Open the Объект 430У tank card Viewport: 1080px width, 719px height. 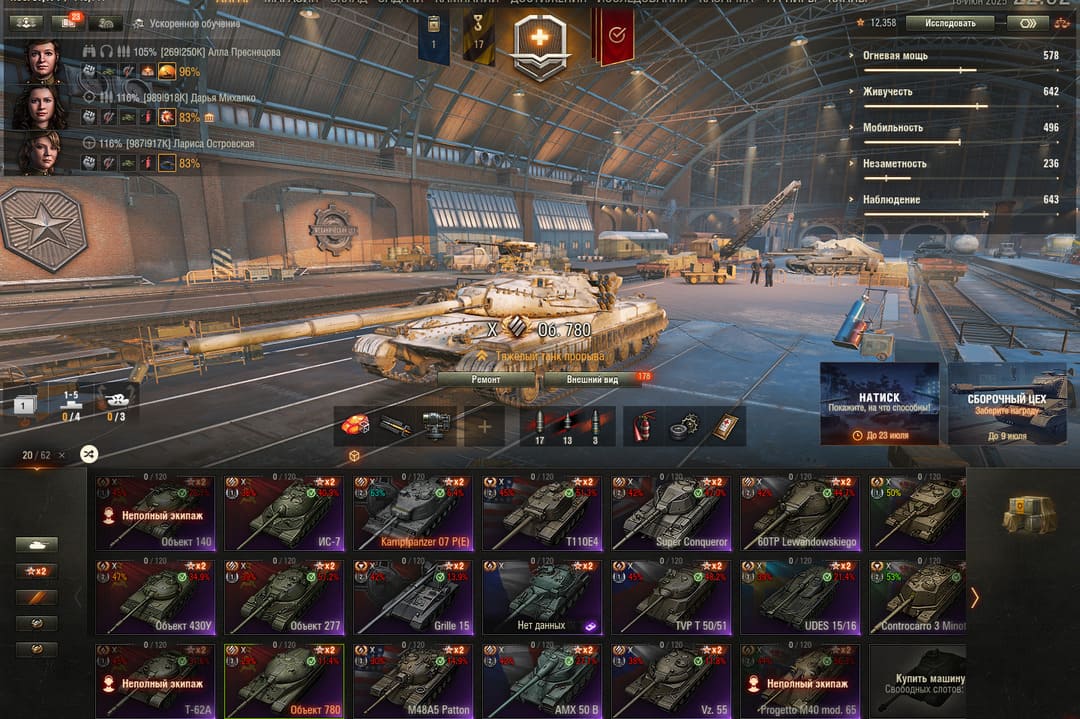coord(155,597)
